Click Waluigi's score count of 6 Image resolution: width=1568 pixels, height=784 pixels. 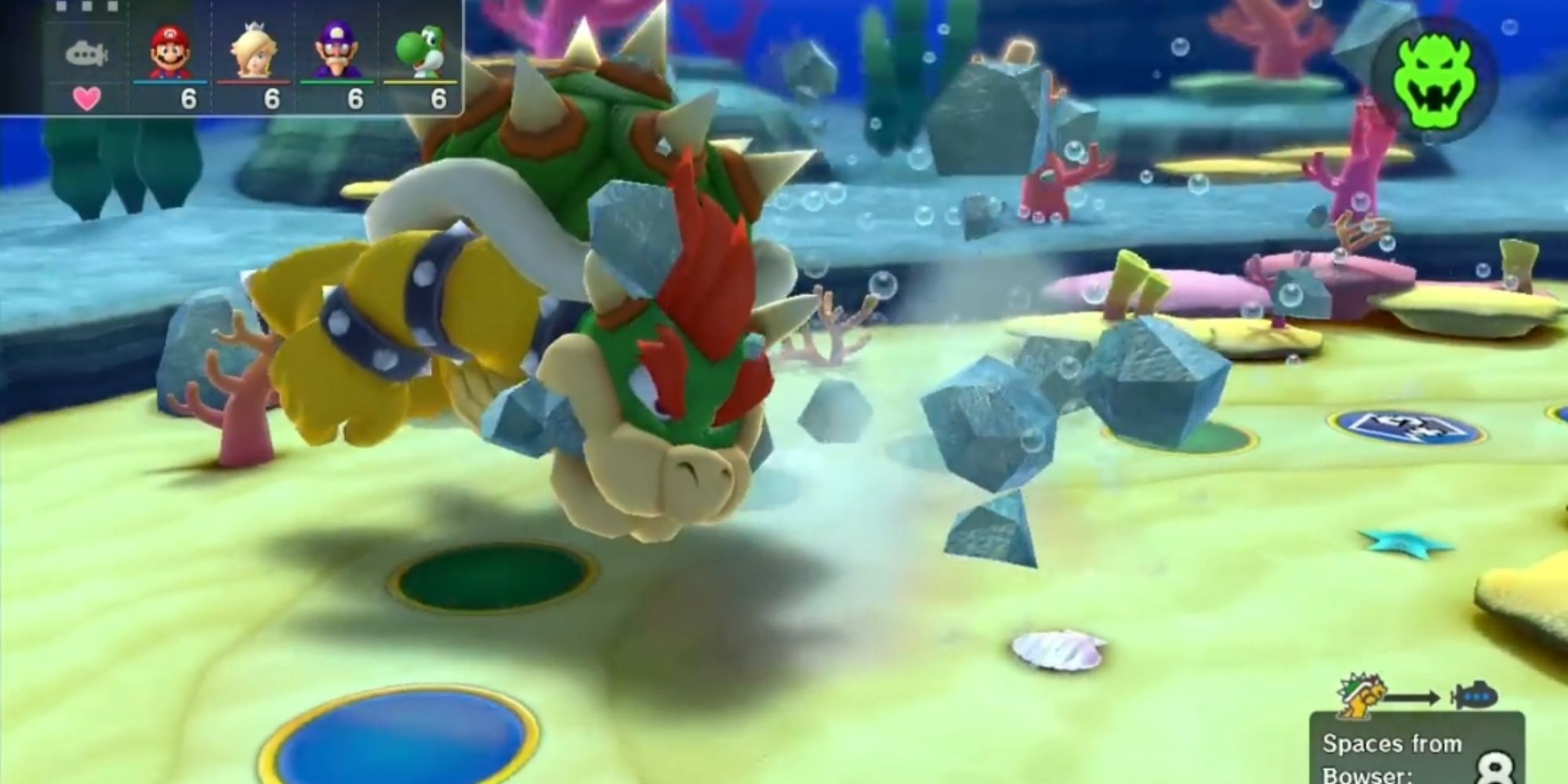point(357,98)
